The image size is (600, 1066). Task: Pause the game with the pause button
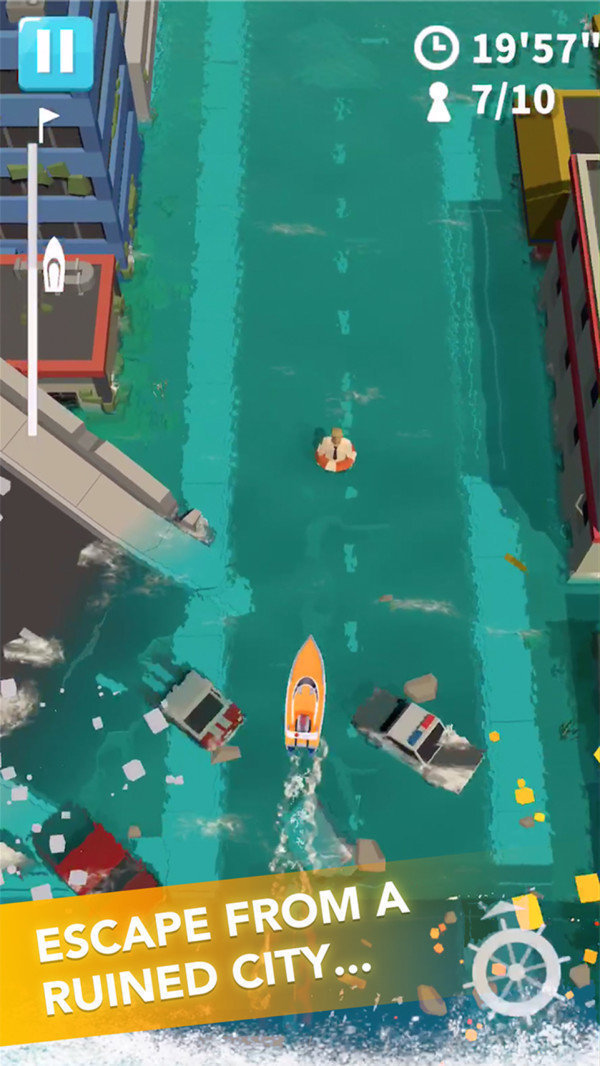click(x=55, y=53)
